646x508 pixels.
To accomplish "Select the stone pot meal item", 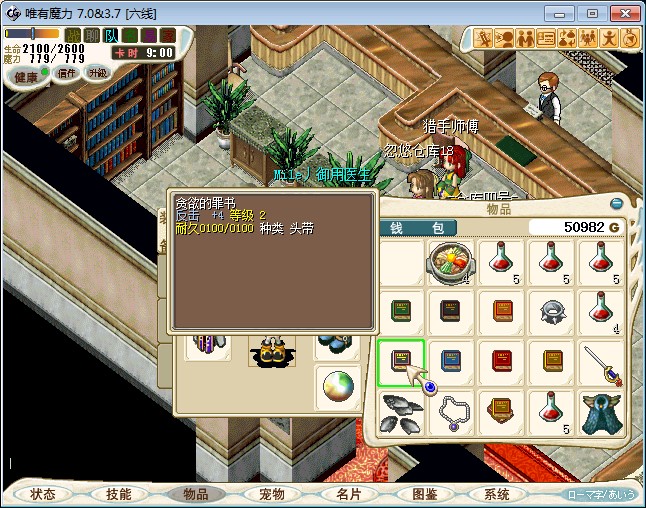I will pyautogui.click(x=451, y=262).
